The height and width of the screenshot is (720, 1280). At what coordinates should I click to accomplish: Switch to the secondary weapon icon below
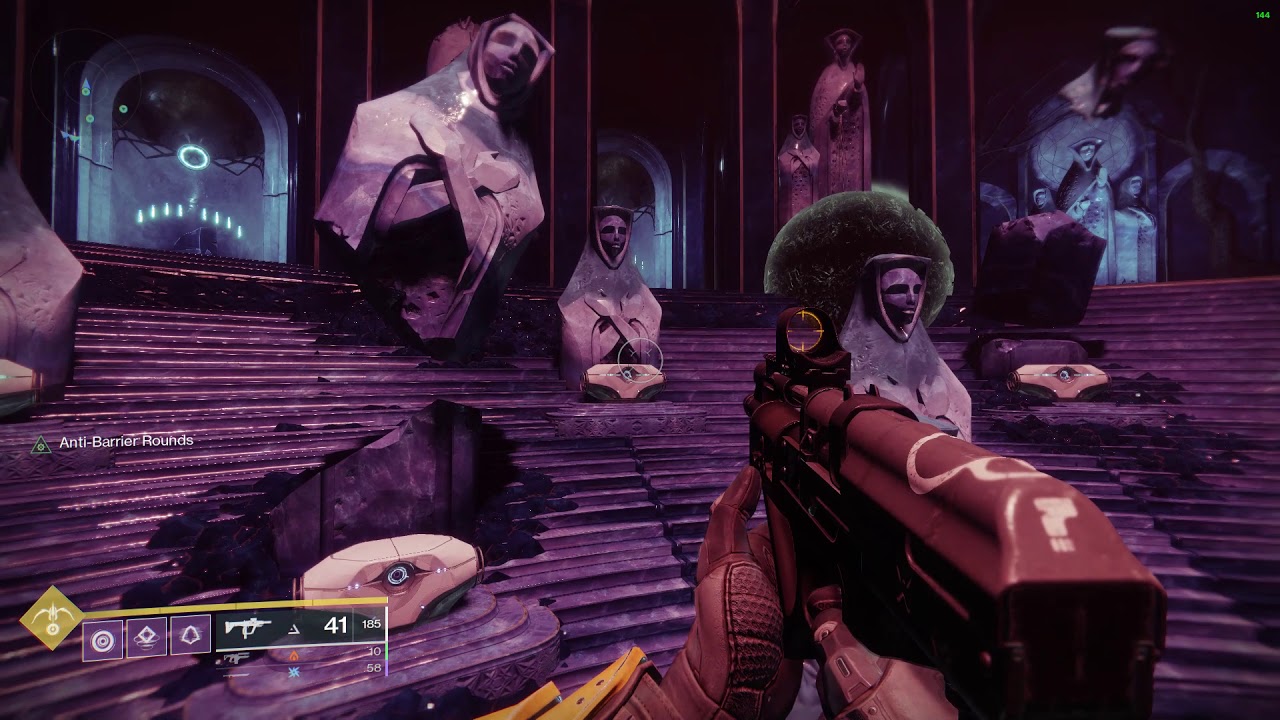click(236, 658)
